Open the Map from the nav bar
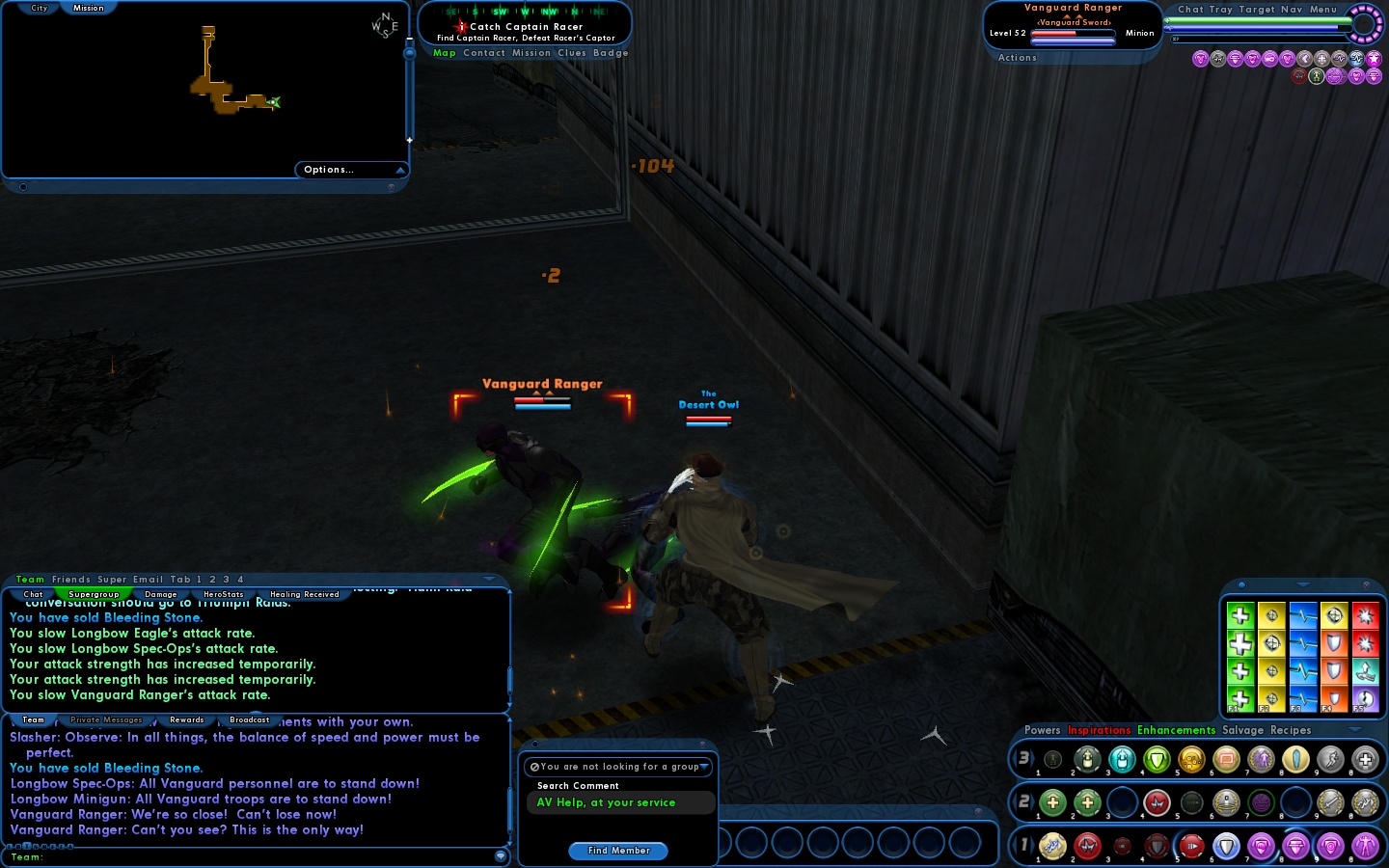The height and width of the screenshot is (868, 1389). pyautogui.click(x=444, y=53)
